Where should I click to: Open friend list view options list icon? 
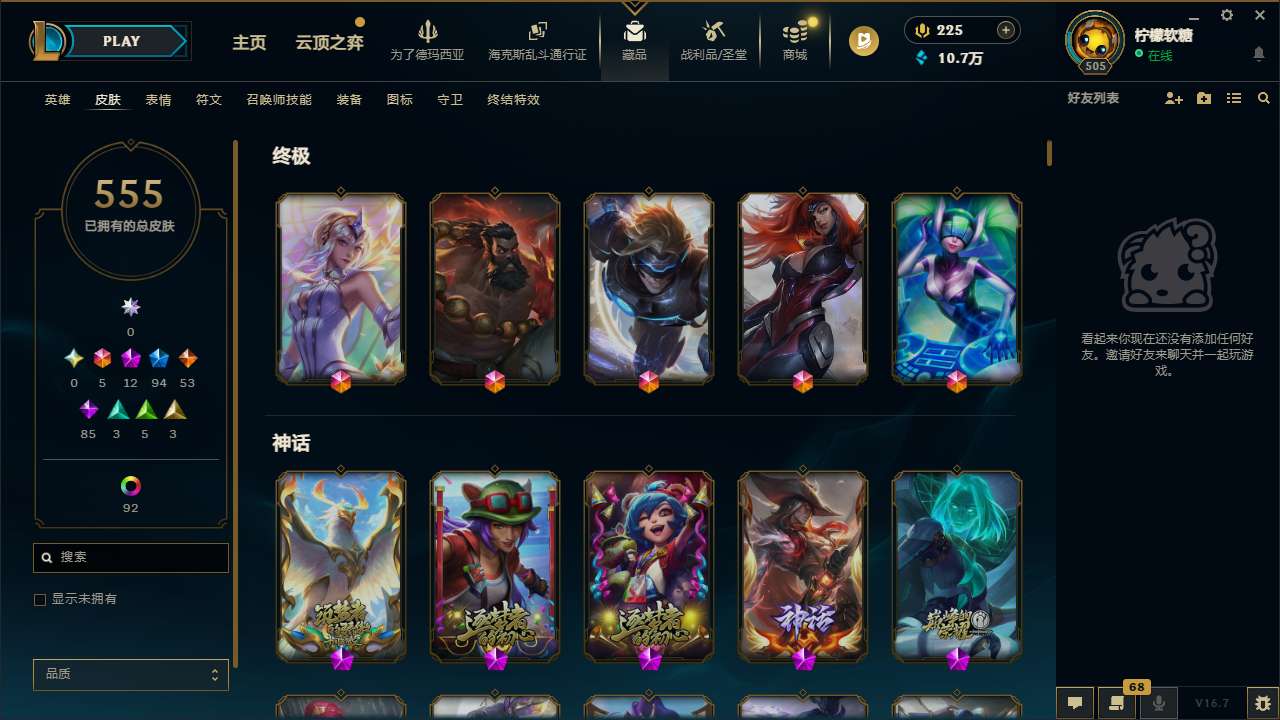coord(1233,98)
